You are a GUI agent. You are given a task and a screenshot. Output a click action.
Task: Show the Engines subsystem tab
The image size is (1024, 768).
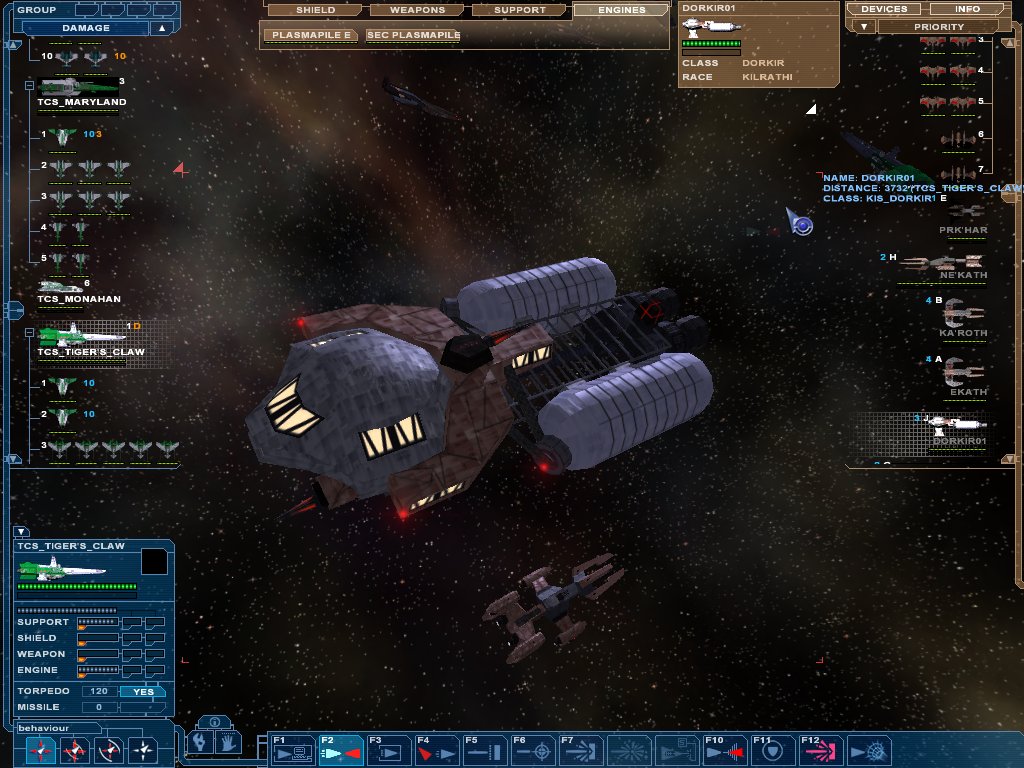pos(621,10)
